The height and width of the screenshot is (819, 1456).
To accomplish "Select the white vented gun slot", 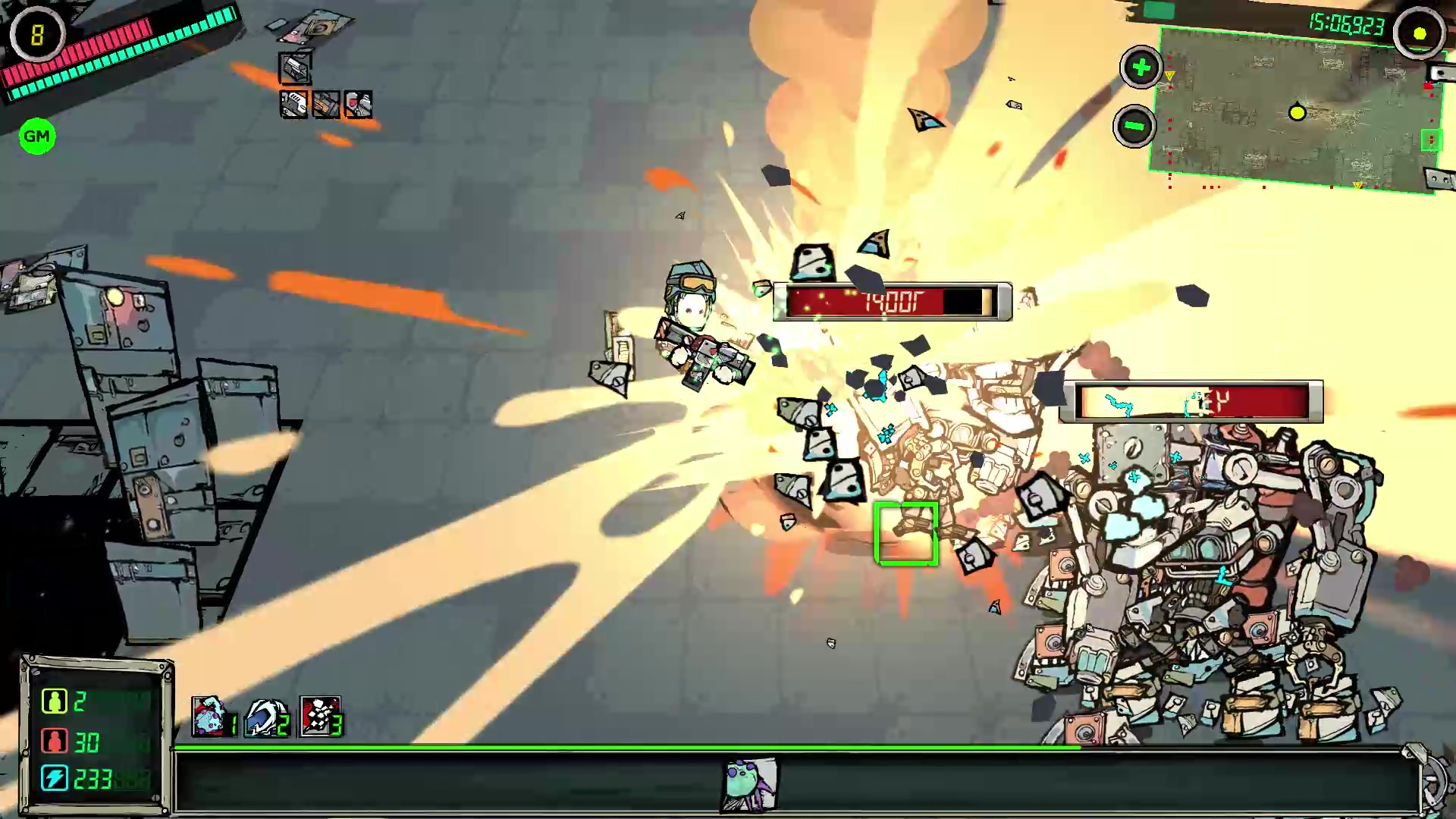I will point(294,104).
